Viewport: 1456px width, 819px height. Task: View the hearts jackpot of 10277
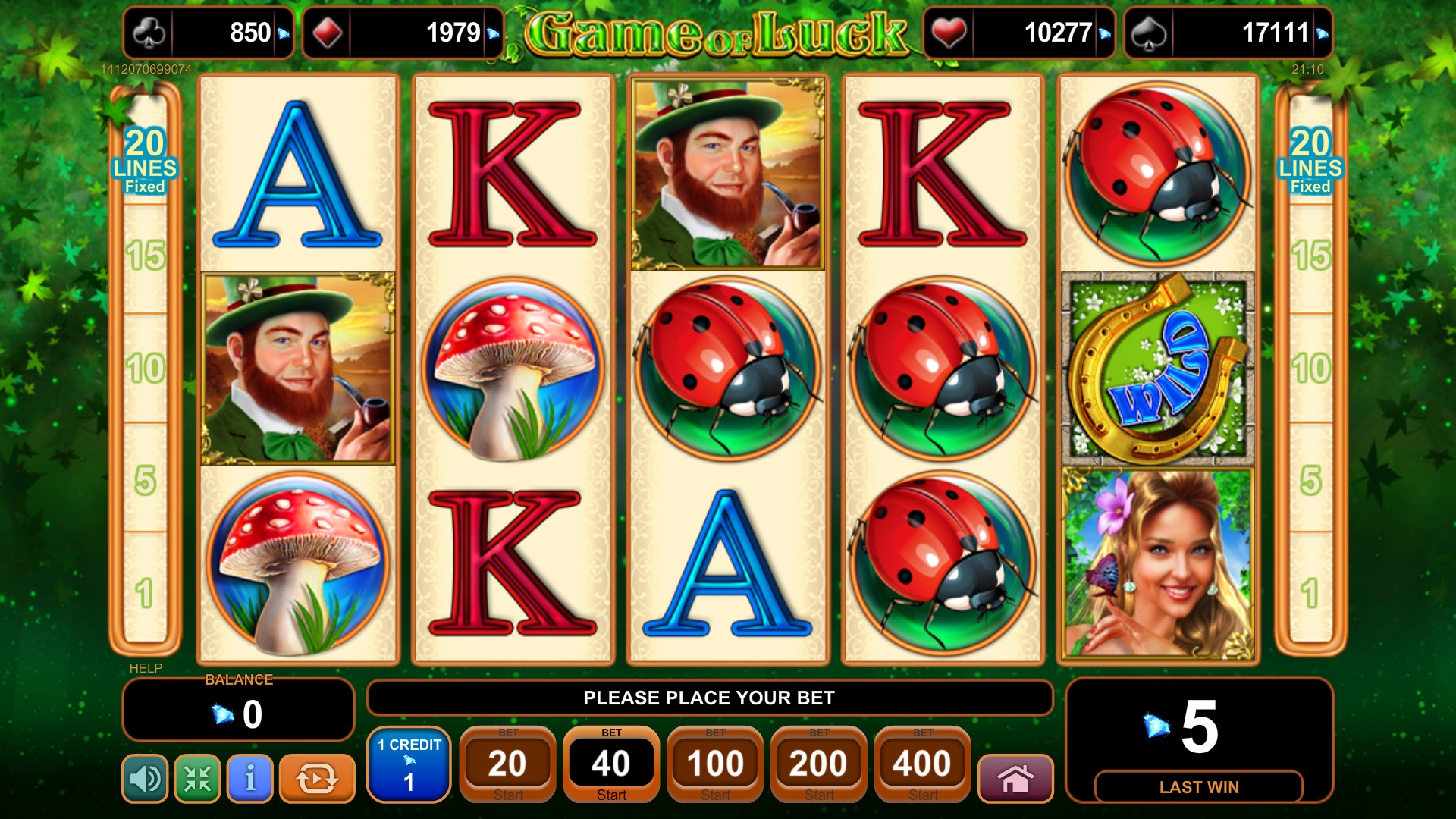[1018, 33]
